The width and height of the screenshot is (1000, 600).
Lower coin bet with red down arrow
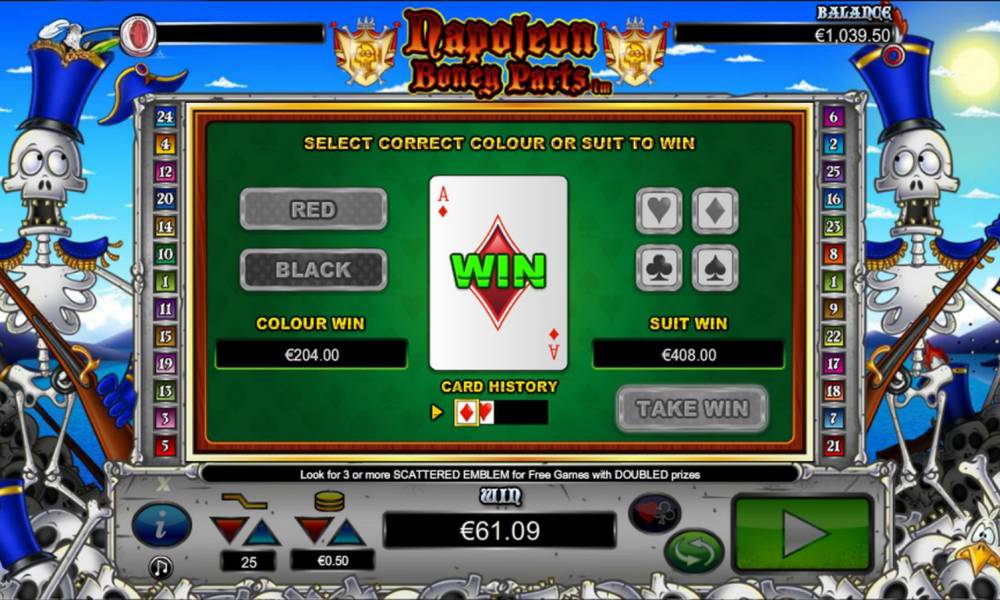click(315, 530)
